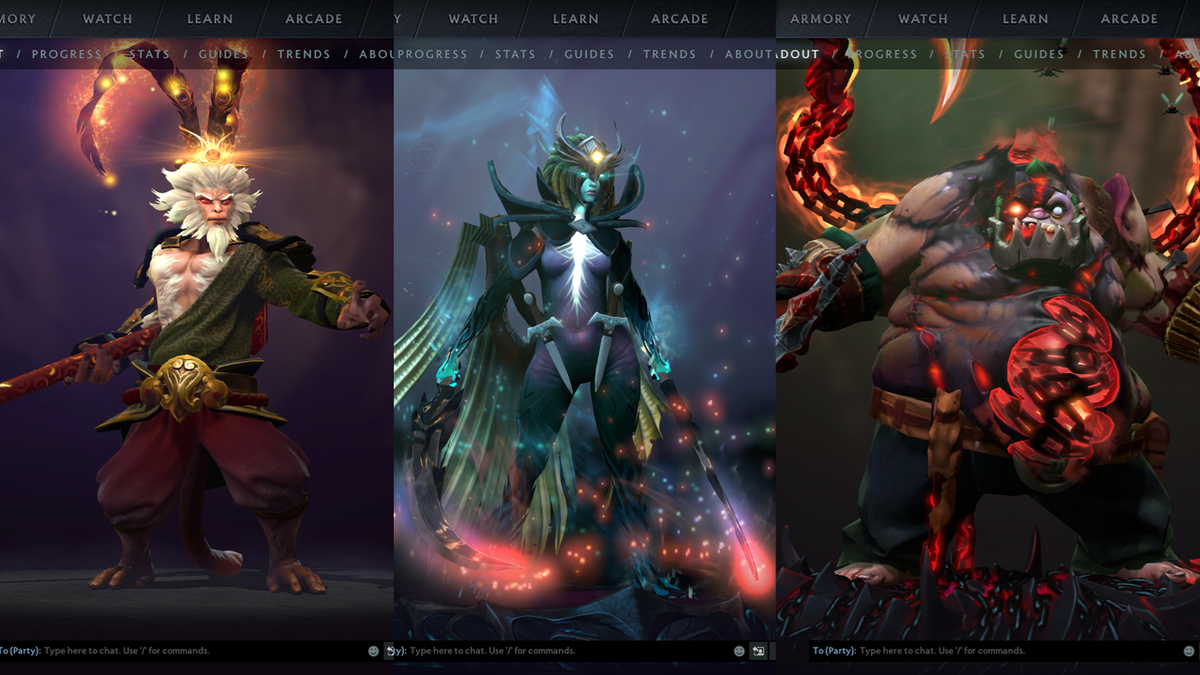Viewport: 1200px width, 675px height.
Task: Open the LEARN tab above Pudge
Action: tap(1025, 18)
